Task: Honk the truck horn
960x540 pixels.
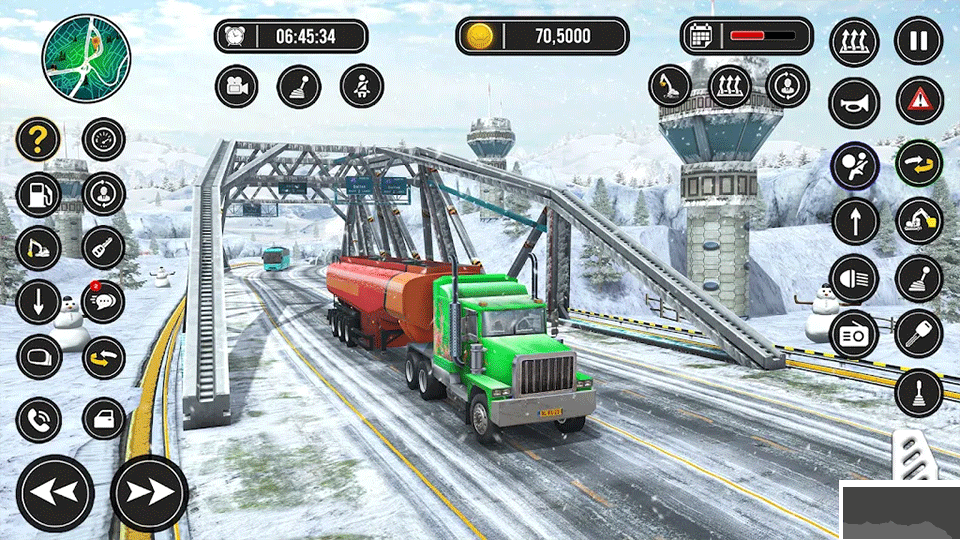Action: [x=854, y=102]
